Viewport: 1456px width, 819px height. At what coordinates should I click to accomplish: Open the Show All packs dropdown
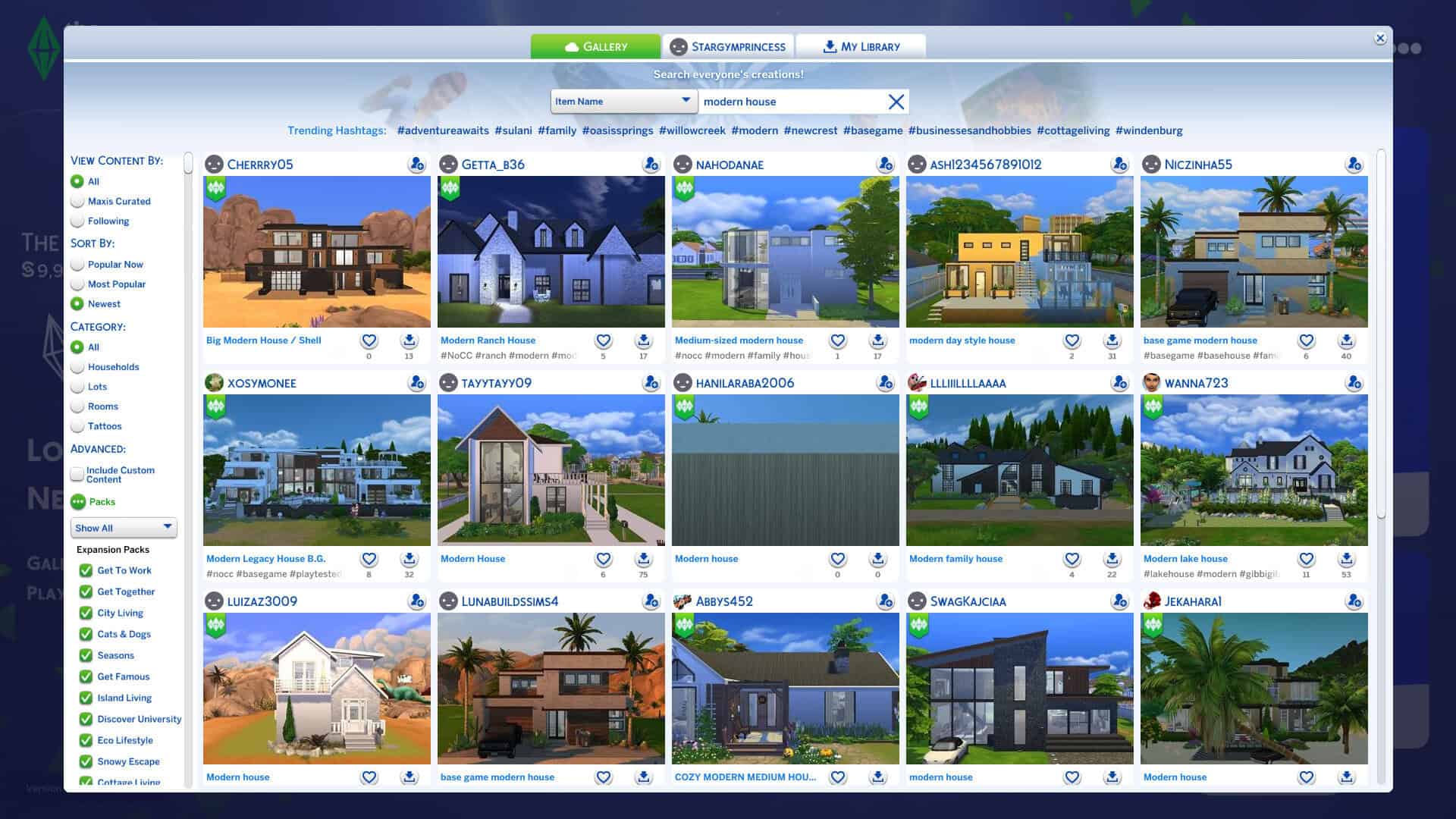[124, 528]
